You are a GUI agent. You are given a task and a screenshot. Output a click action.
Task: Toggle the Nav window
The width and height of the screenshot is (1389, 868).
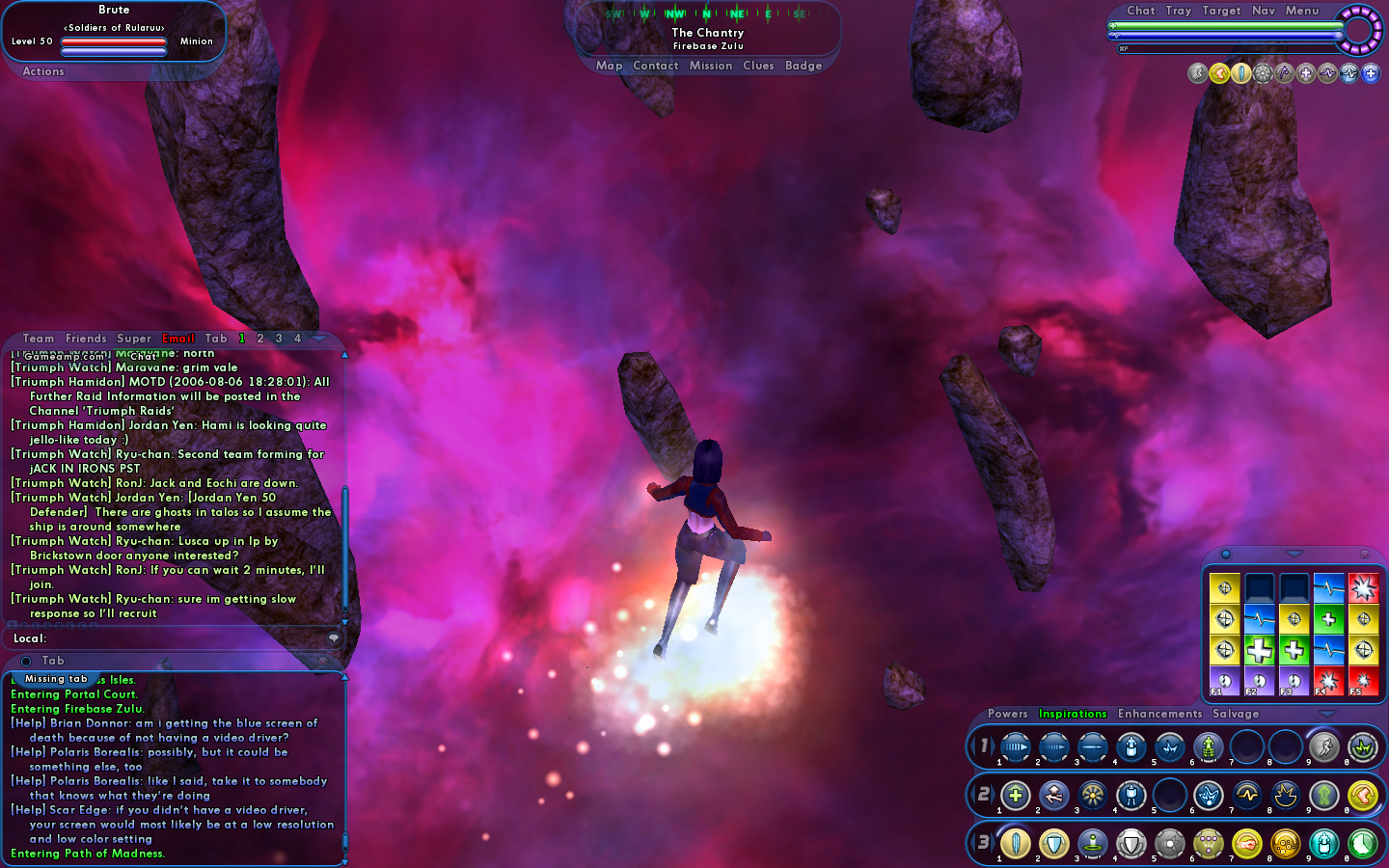point(1264,11)
